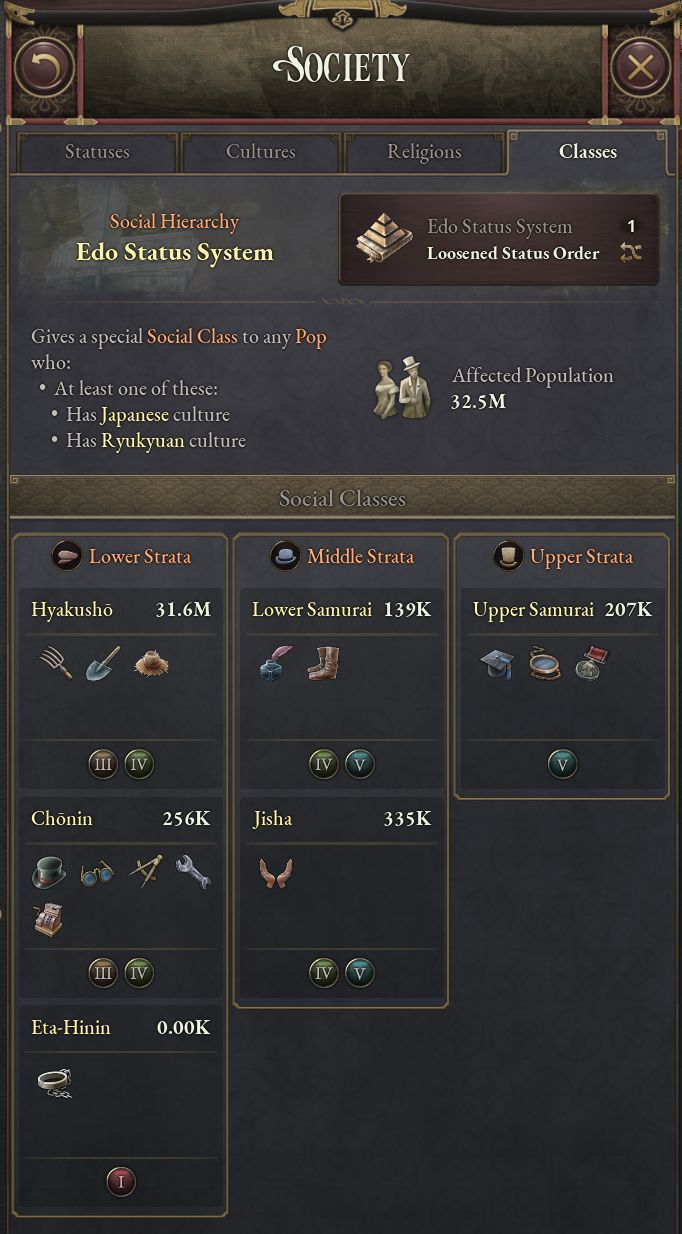Open the Cultures tab
682x1234 pixels.
[x=261, y=152]
